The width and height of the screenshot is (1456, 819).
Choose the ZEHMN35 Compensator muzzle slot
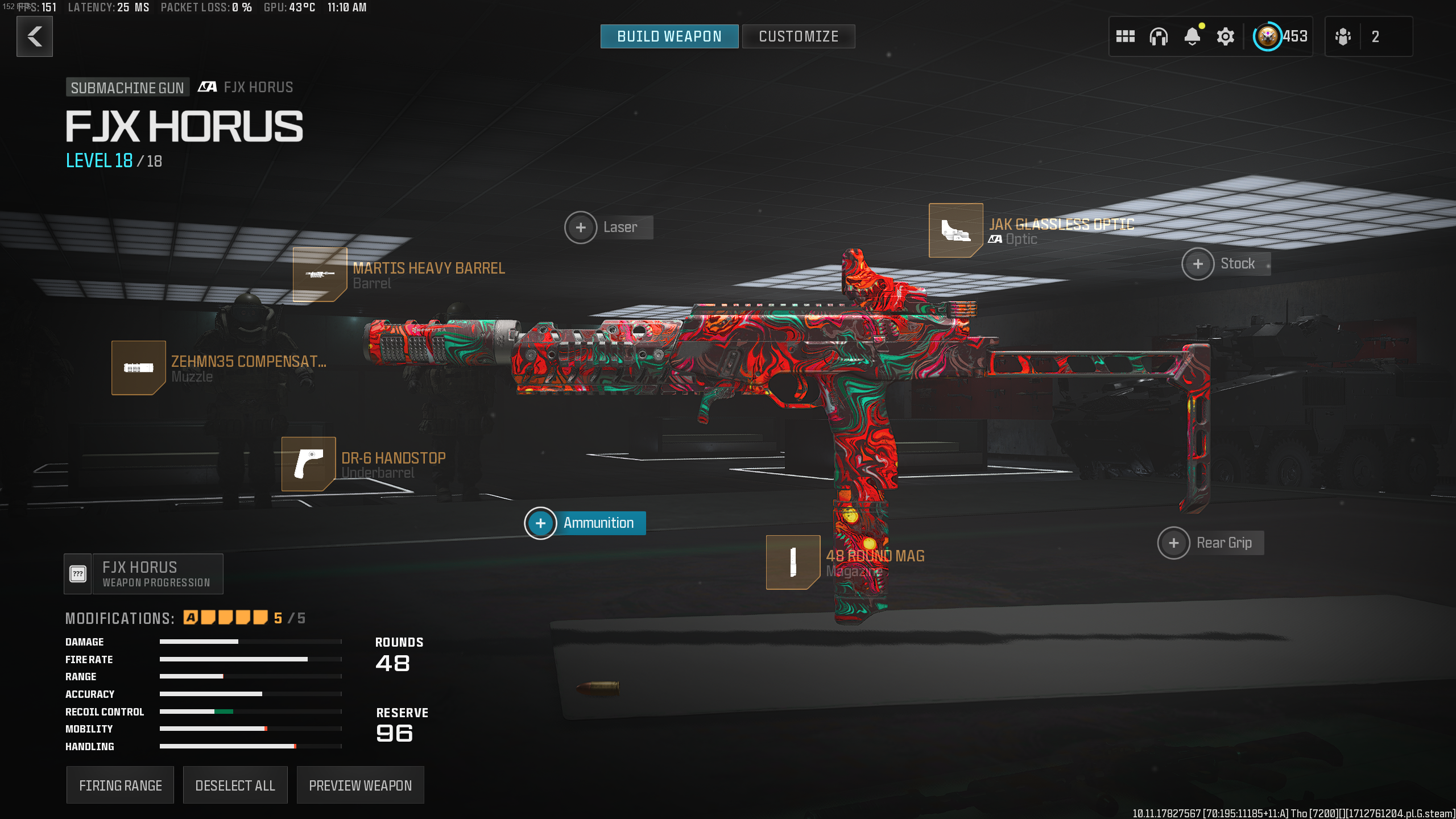(138, 368)
